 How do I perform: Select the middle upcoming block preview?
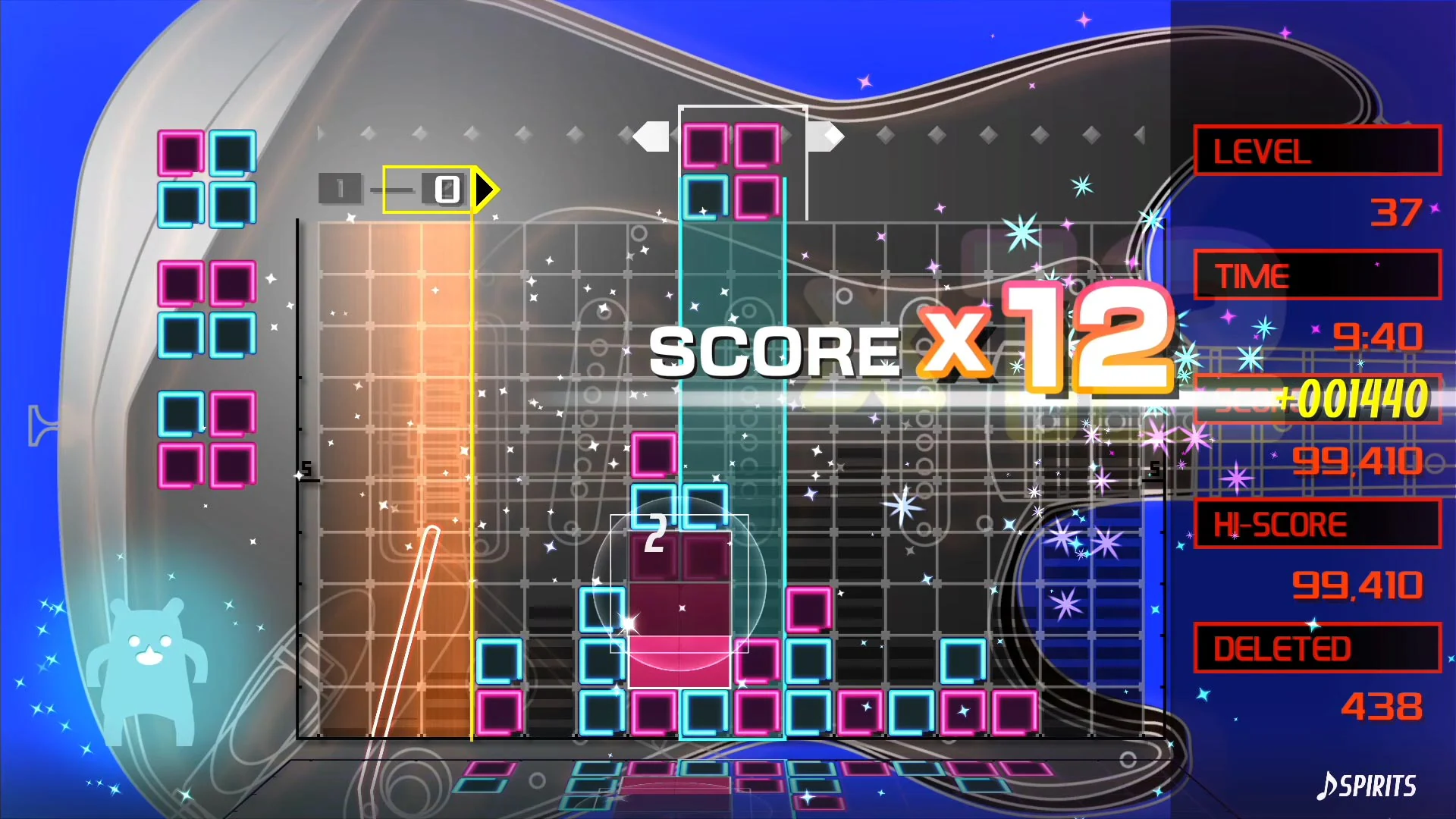(x=205, y=307)
